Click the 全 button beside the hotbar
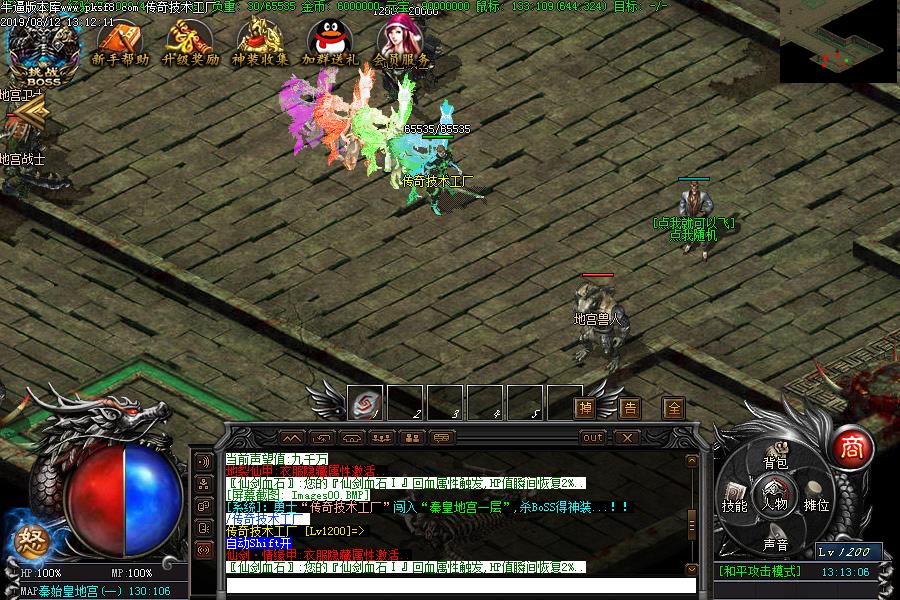 [x=674, y=407]
